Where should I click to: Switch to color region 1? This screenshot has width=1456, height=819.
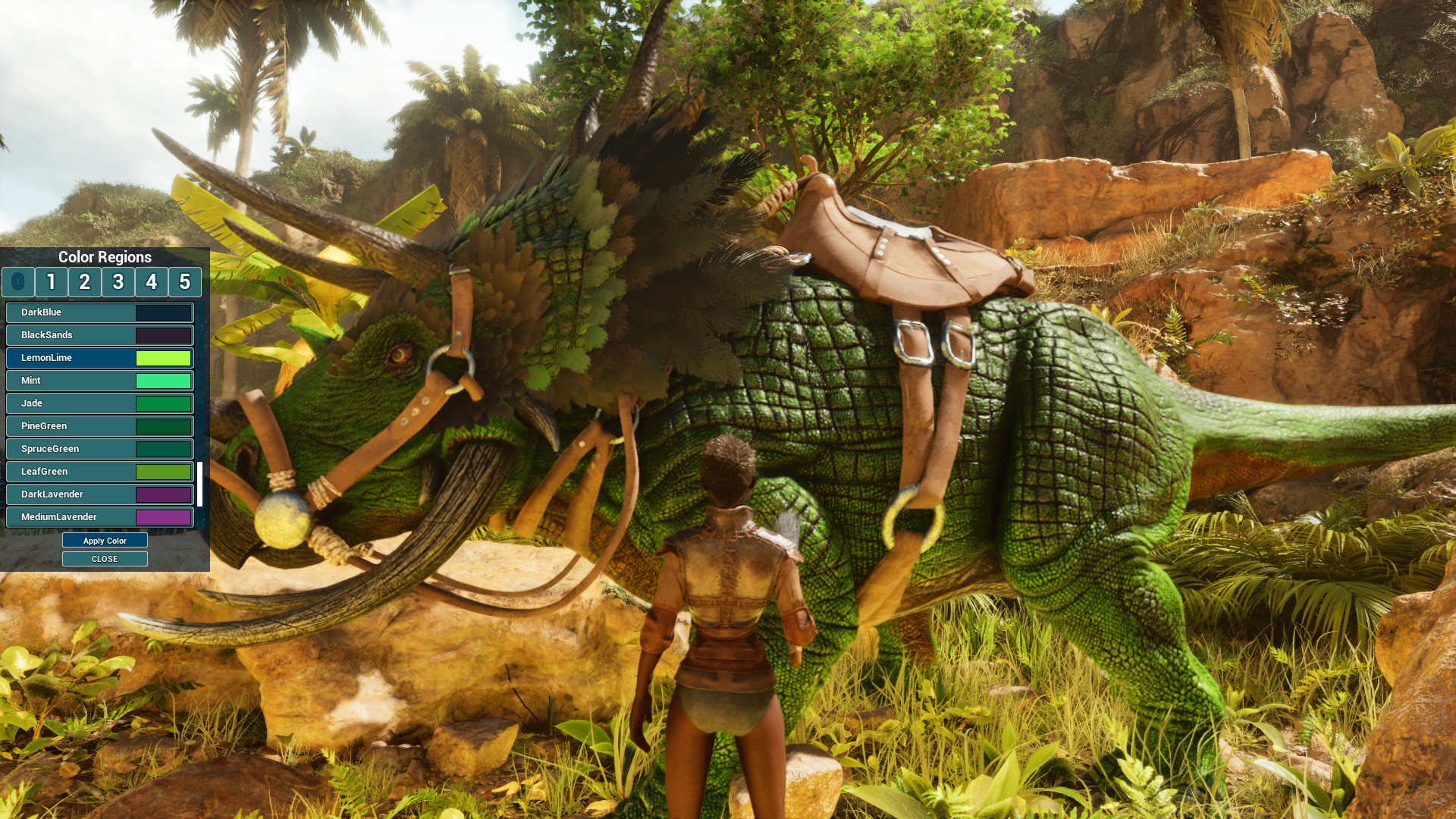[x=52, y=282]
